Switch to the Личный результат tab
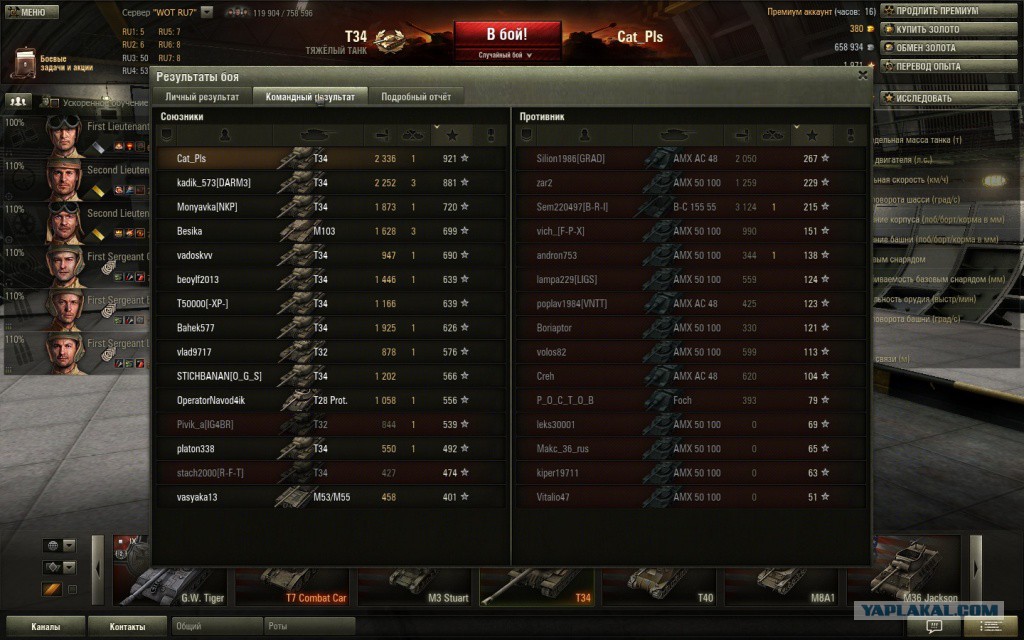Screen dimensions: 1024x640 201,97
